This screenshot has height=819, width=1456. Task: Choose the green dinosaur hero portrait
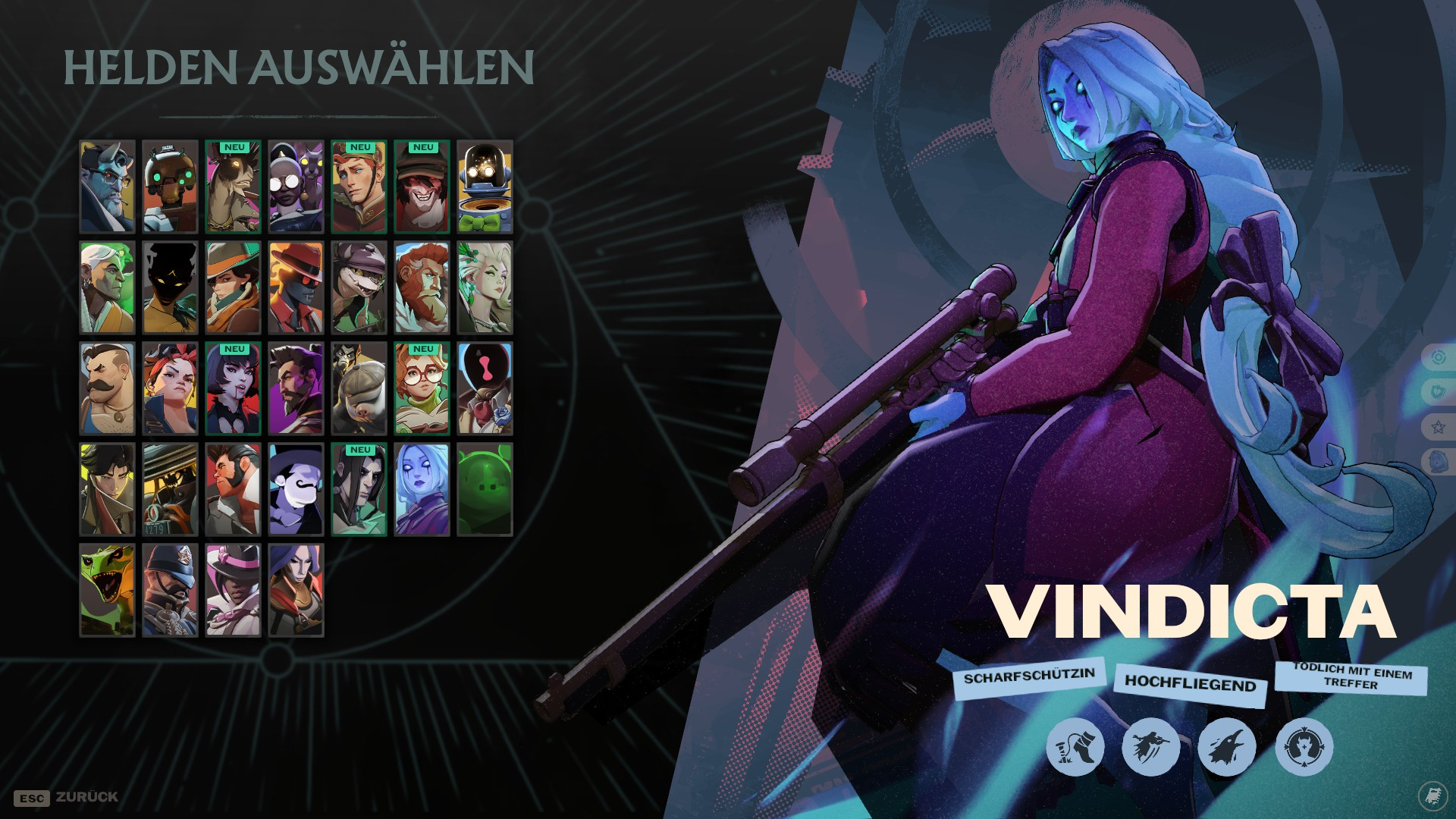pyautogui.click(x=107, y=590)
